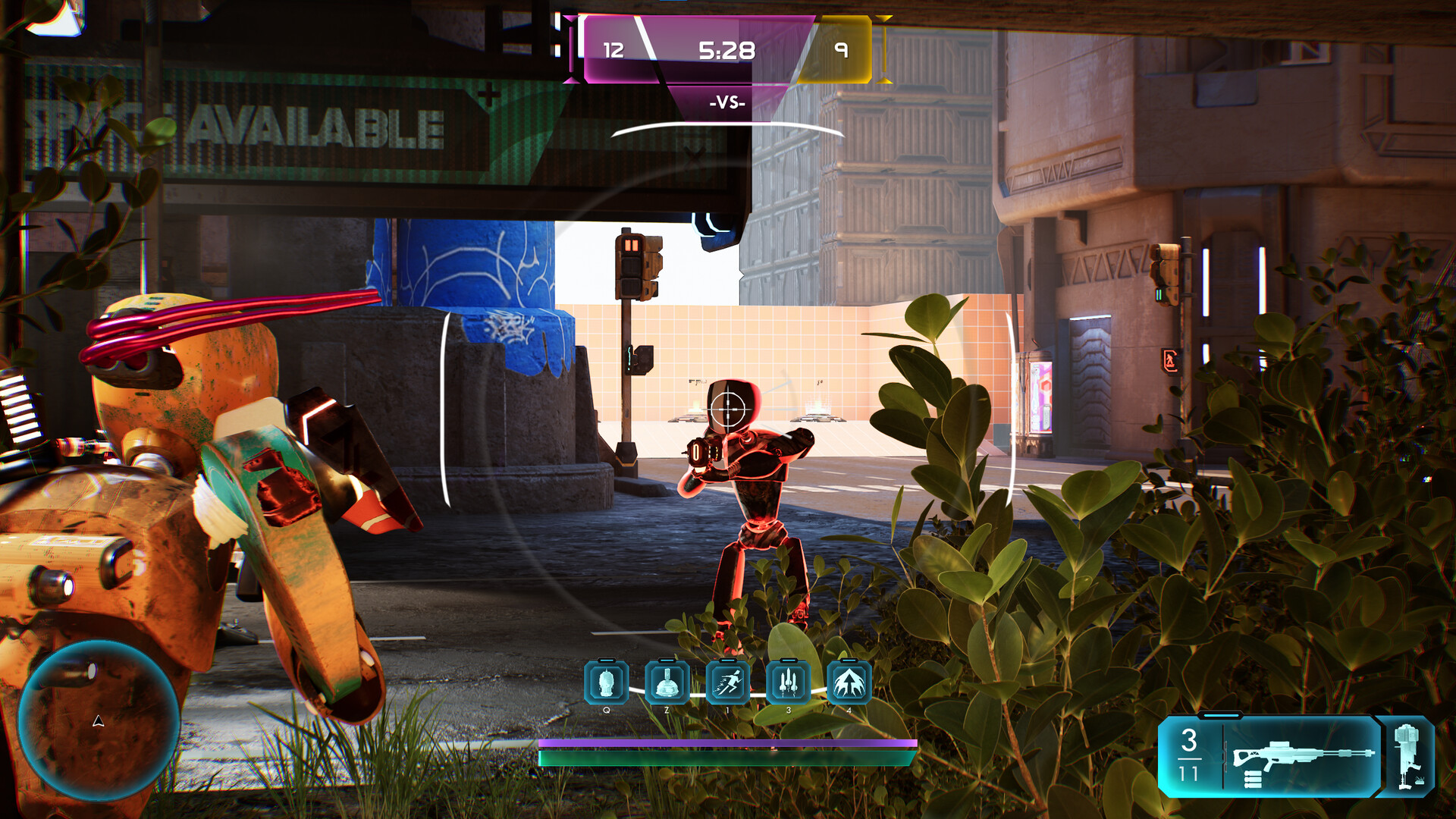This screenshot has height=819, width=1456.
Task: Toggle the cooldown indicator above the Q ability
Action: [x=605, y=659]
